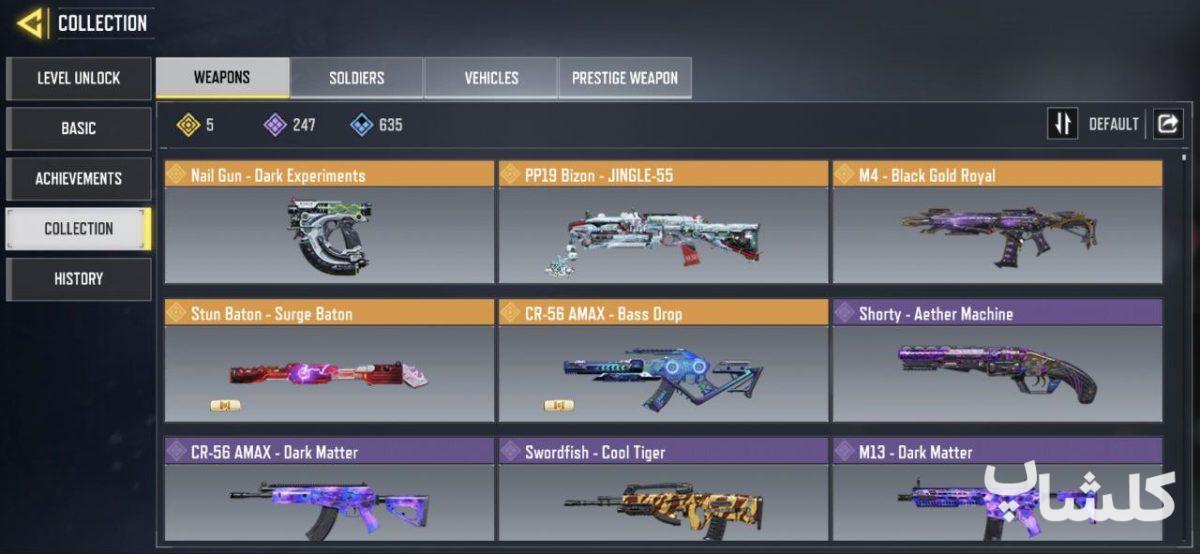Choose the CR-56 AMAX - Bass Drop card

[663, 361]
